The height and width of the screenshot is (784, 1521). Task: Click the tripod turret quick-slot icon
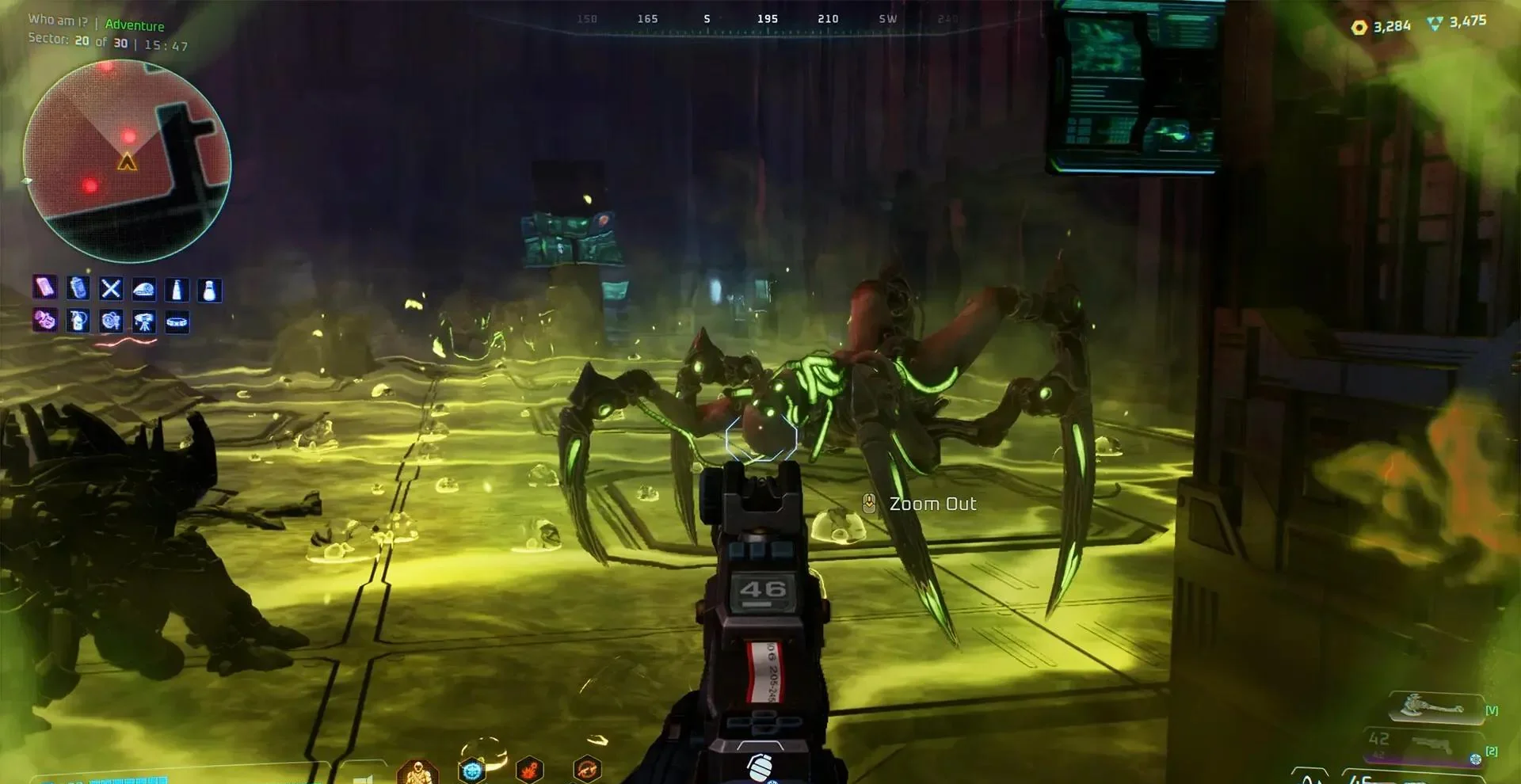pos(147,322)
